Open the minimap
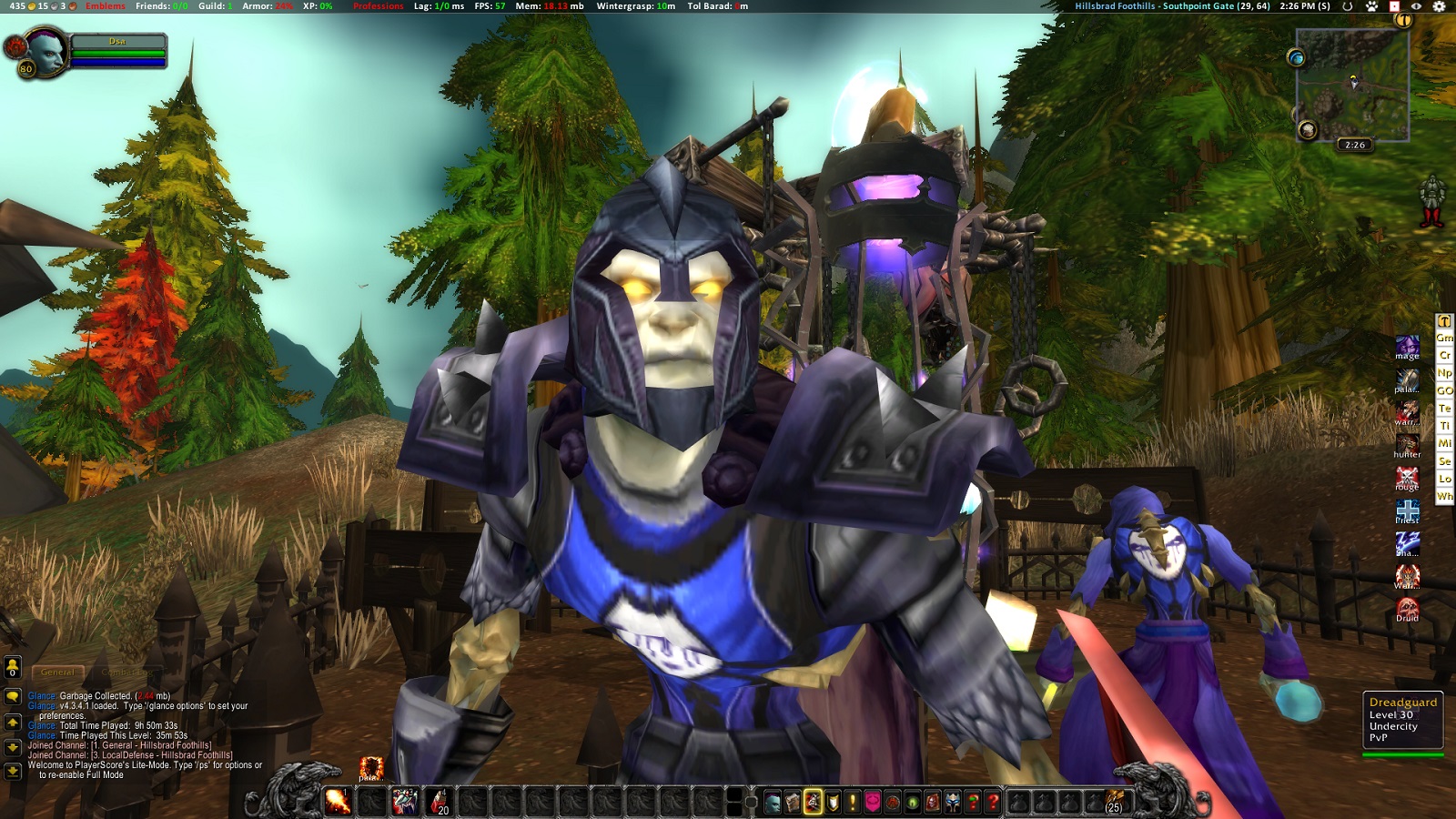The width and height of the screenshot is (1456, 819). (x=1352, y=84)
